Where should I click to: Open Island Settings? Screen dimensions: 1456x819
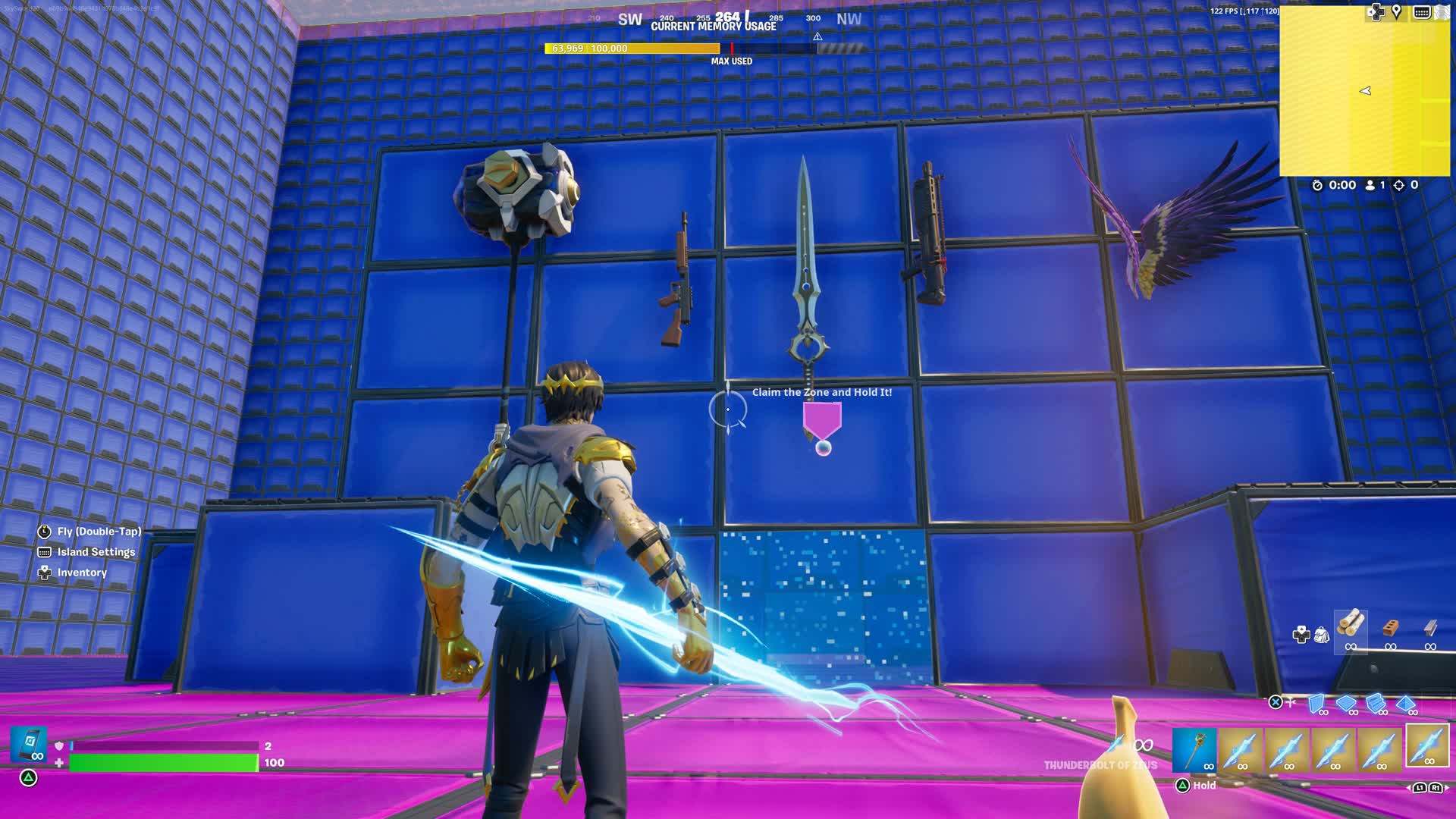96,552
